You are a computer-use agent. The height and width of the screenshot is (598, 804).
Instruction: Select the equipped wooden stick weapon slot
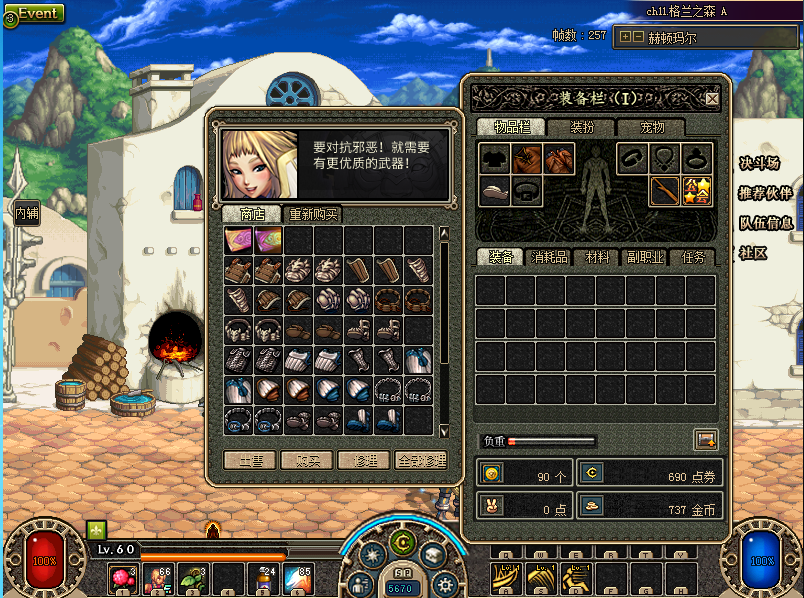tap(664, 190)
